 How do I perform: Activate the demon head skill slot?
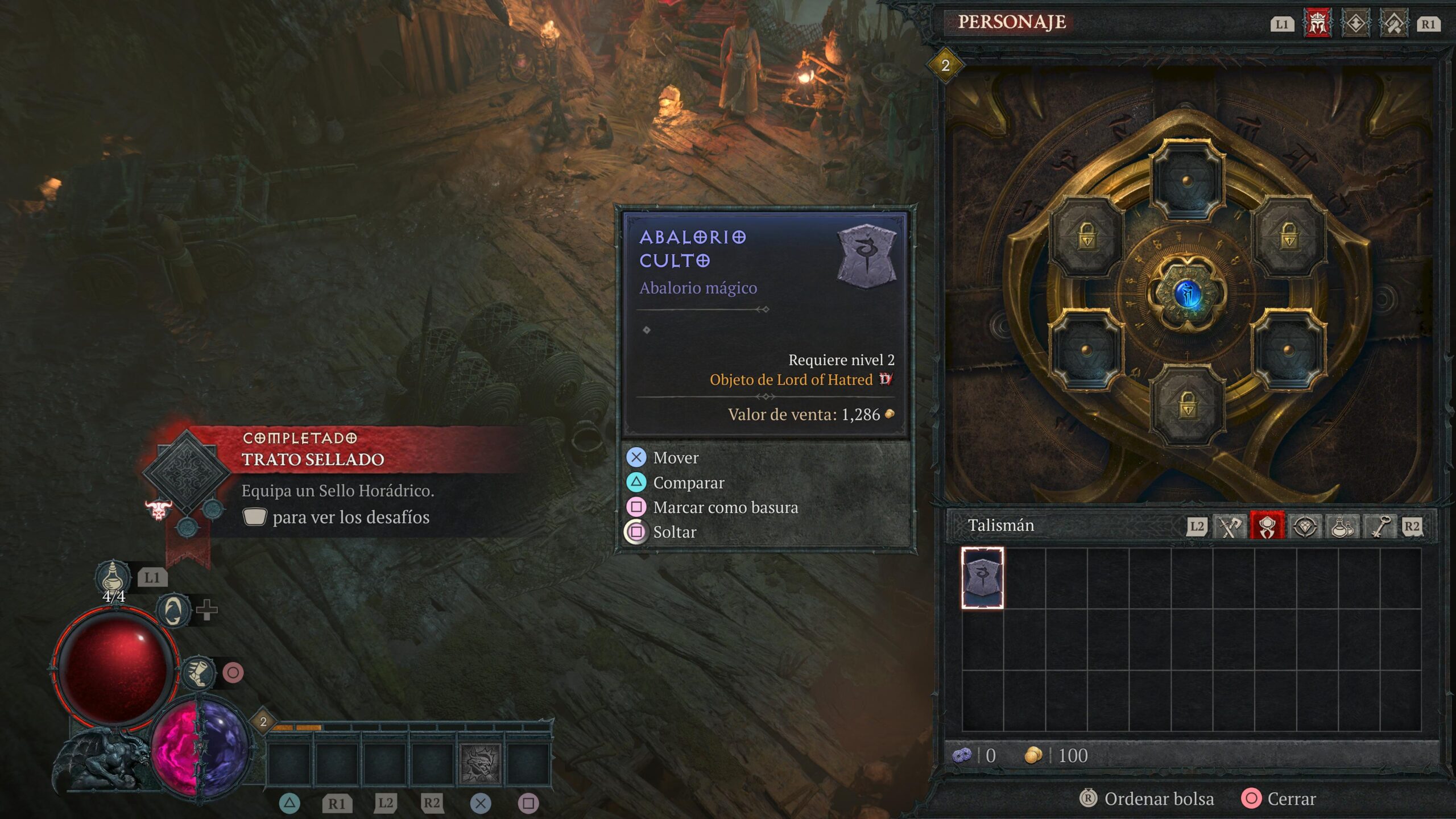coord(481,762)
